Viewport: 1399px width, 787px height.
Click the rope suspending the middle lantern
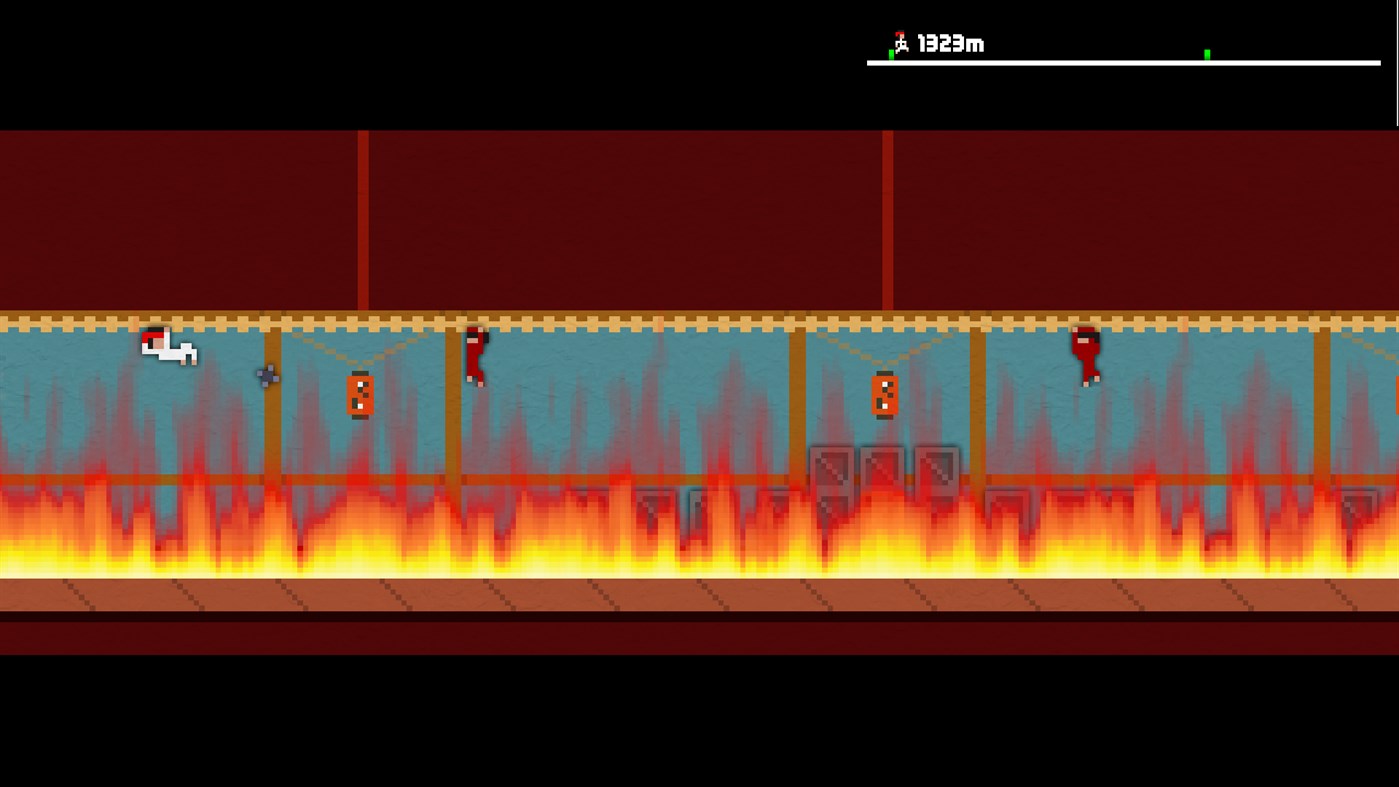click(884, 363)
